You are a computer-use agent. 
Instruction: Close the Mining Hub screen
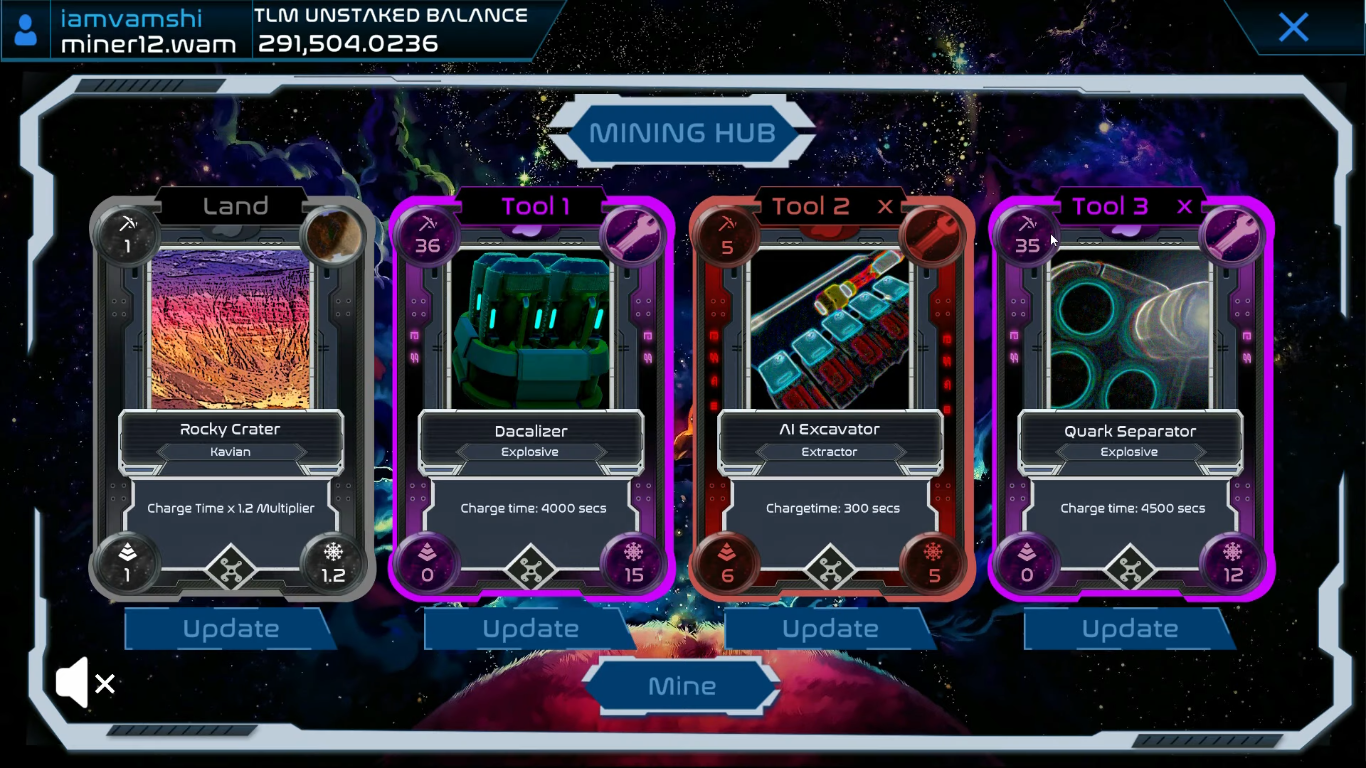coord(1293,27)
